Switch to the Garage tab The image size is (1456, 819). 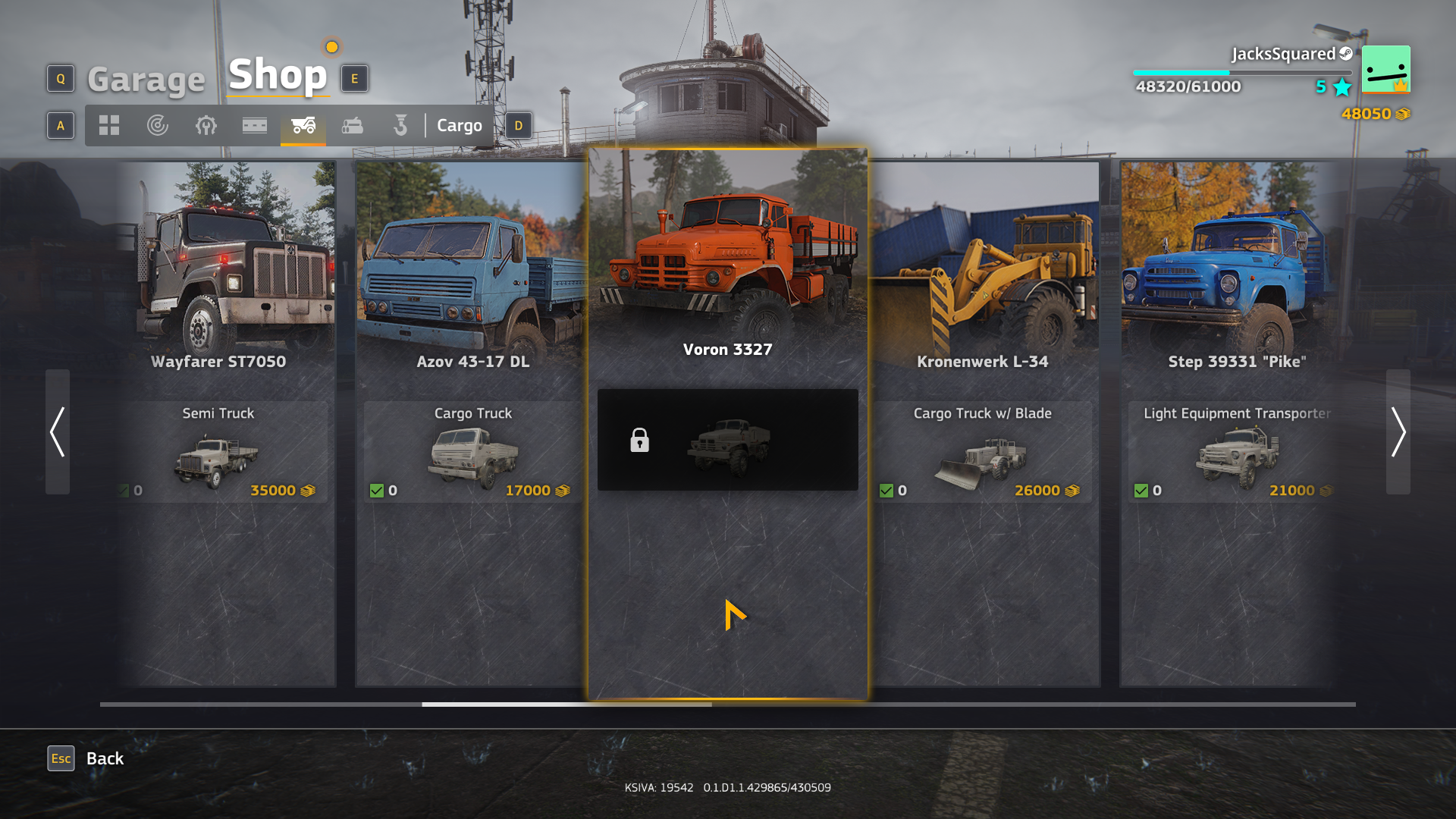[146, 78]
